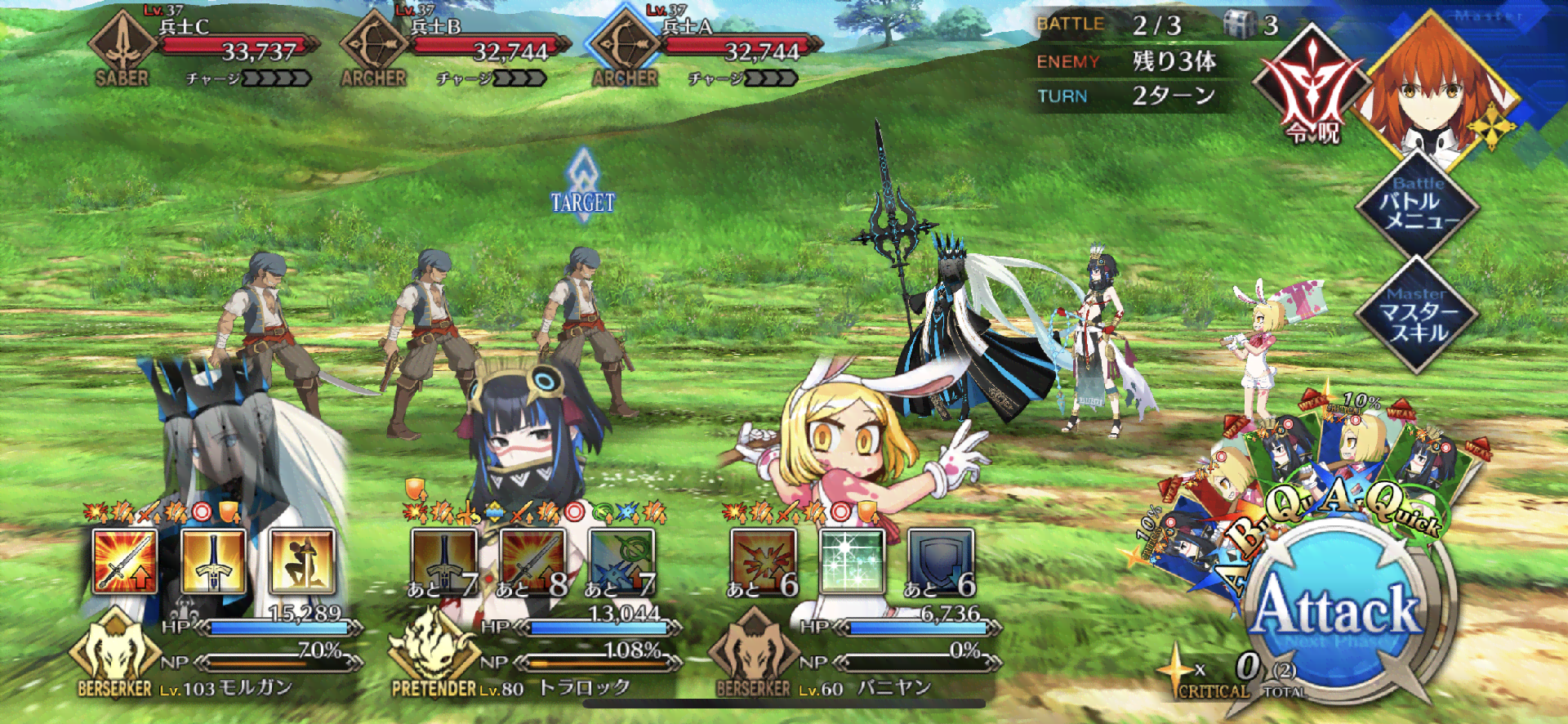1568x724 pixels.
Task: Select Bunyan's red burst first skill
Action: [x=763, y=561]
